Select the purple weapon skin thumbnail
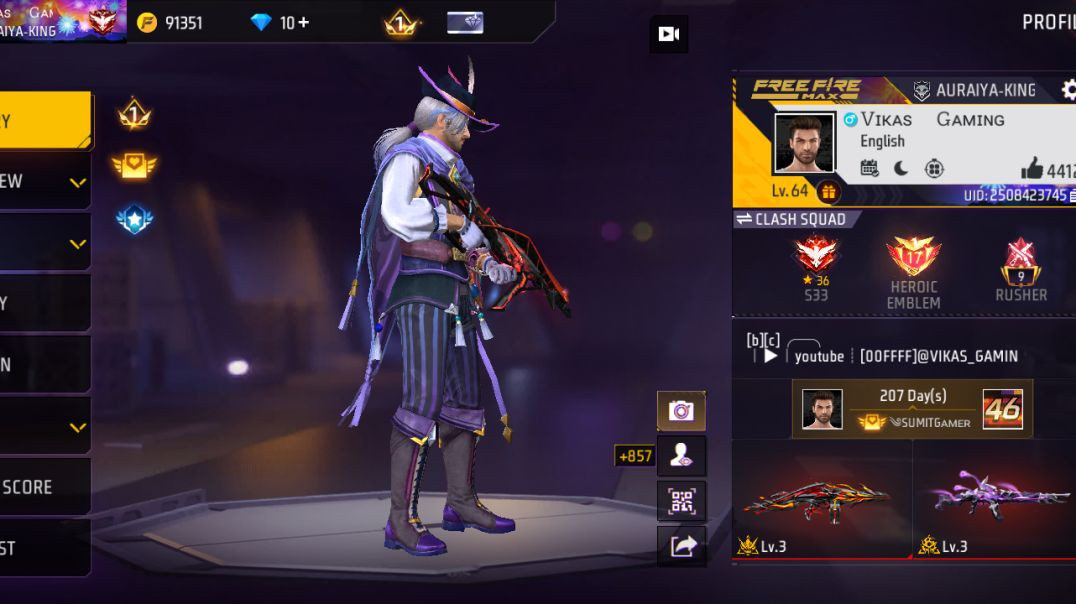The width and height of the screenshot is (1076, 604). pyautogui.click(x=996, y=497)
